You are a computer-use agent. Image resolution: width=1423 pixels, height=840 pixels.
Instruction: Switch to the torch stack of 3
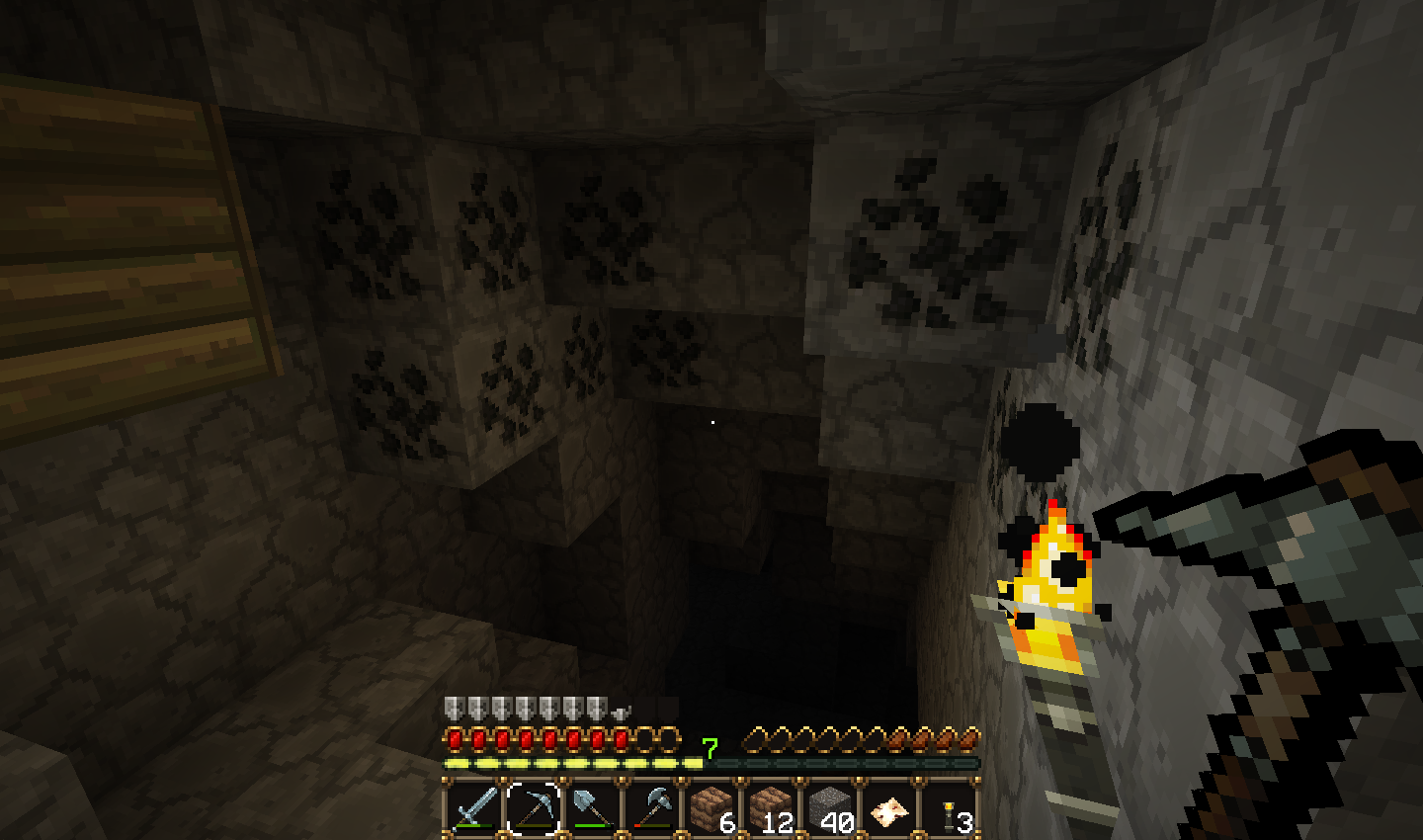(948, 808)
